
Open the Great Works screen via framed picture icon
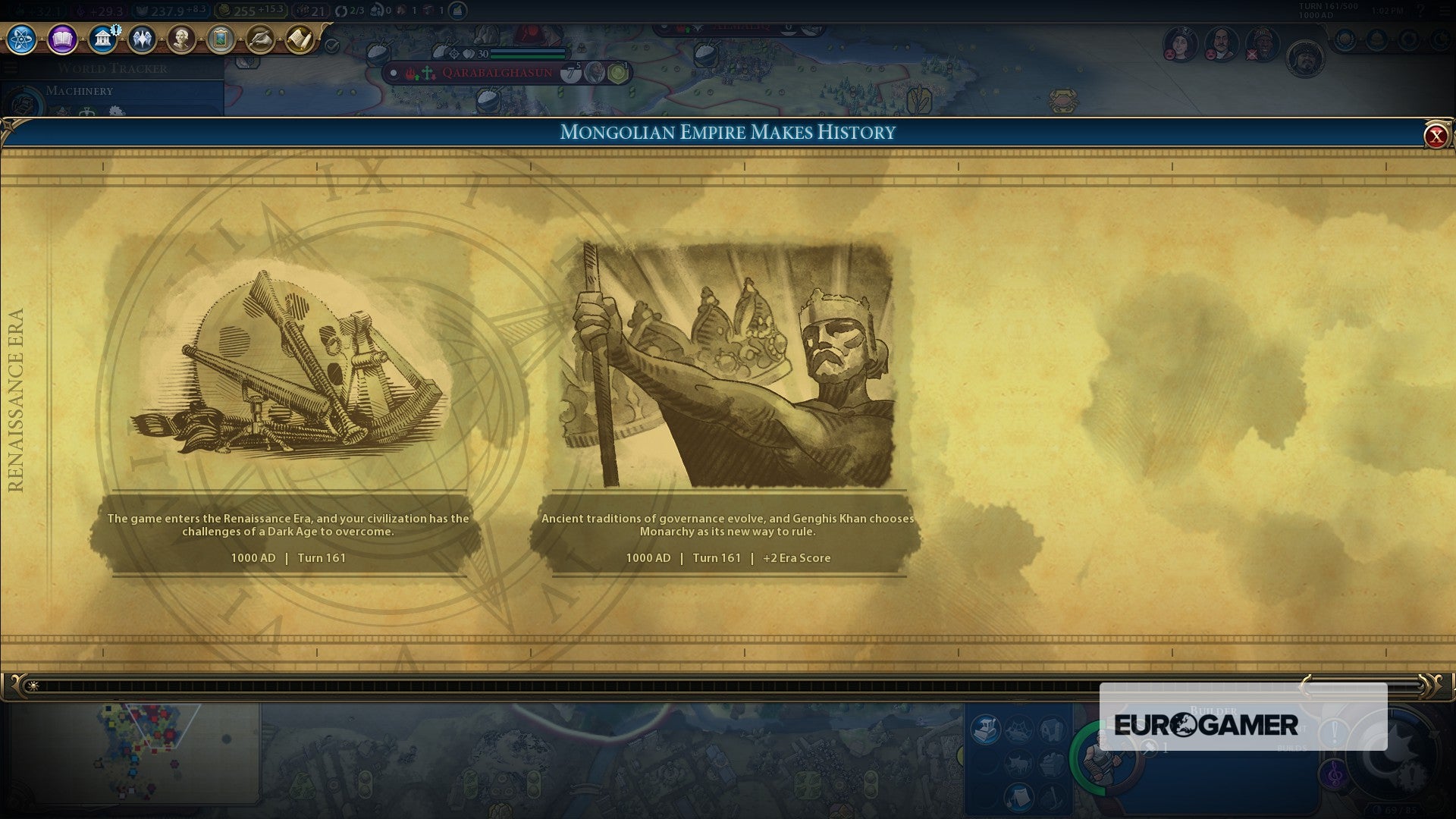pos(221,38)
